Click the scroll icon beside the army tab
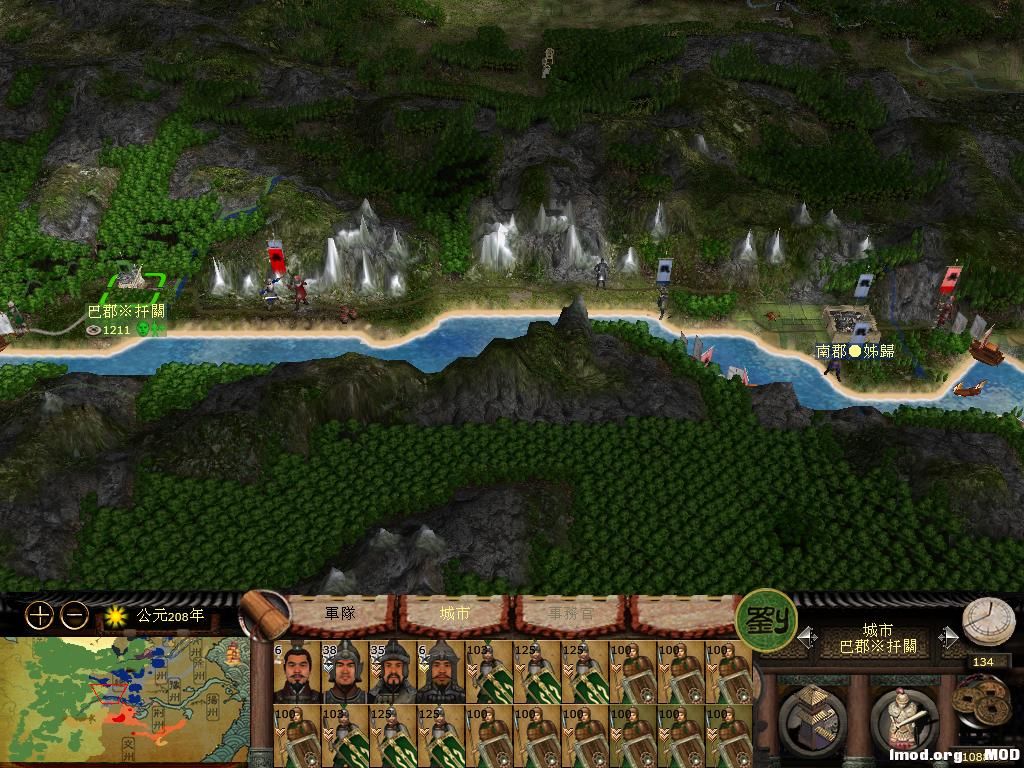This screenshot has height=768, width=1024. click(264, 614)
